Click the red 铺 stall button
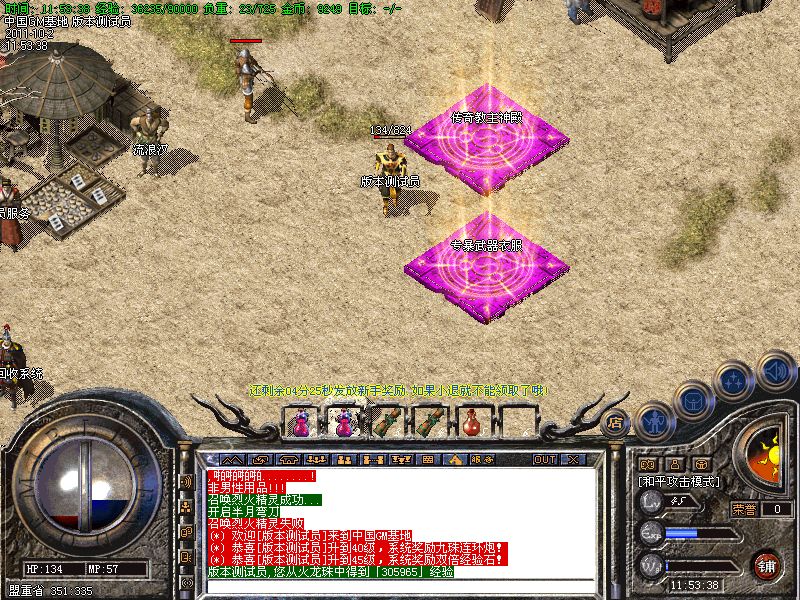This screenshot has height=600, width=800. tap(766, 565)
